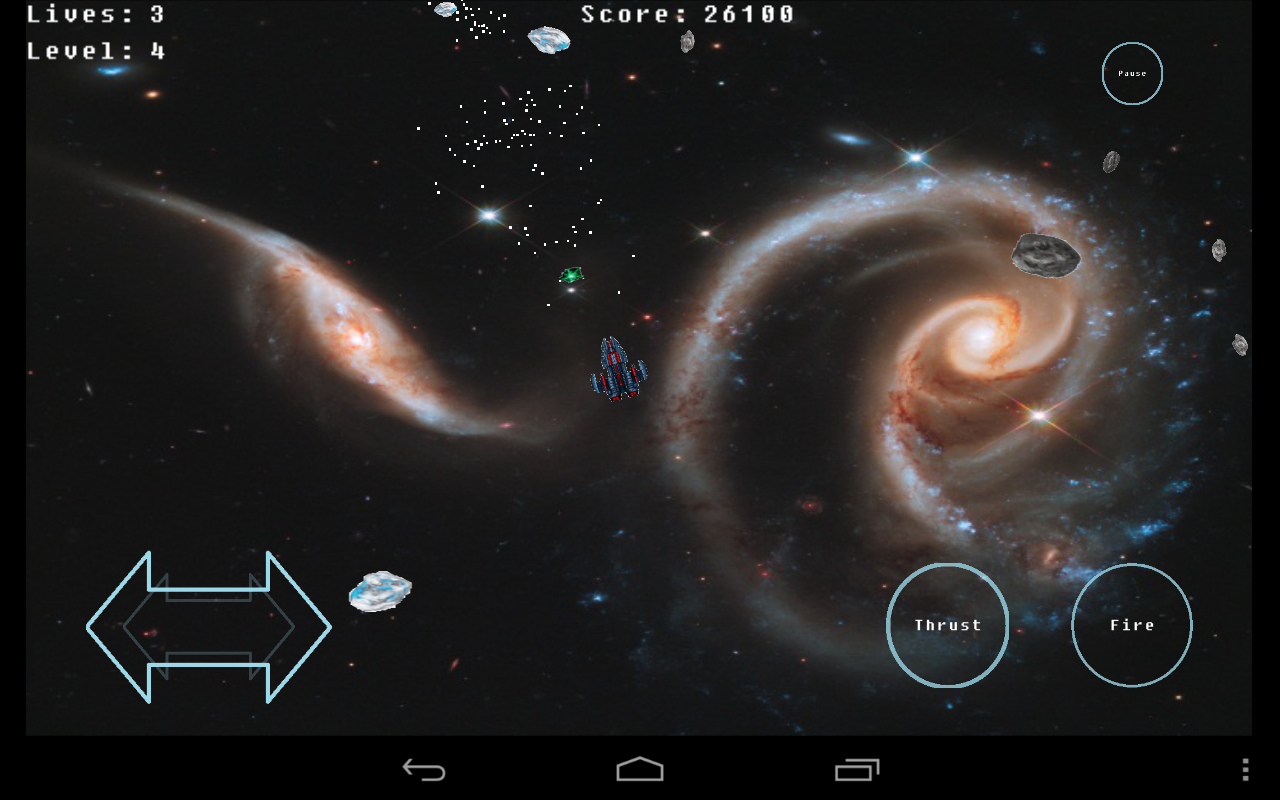
Task: Tap the player's spaceship sprite
Action: click(617, 367)
